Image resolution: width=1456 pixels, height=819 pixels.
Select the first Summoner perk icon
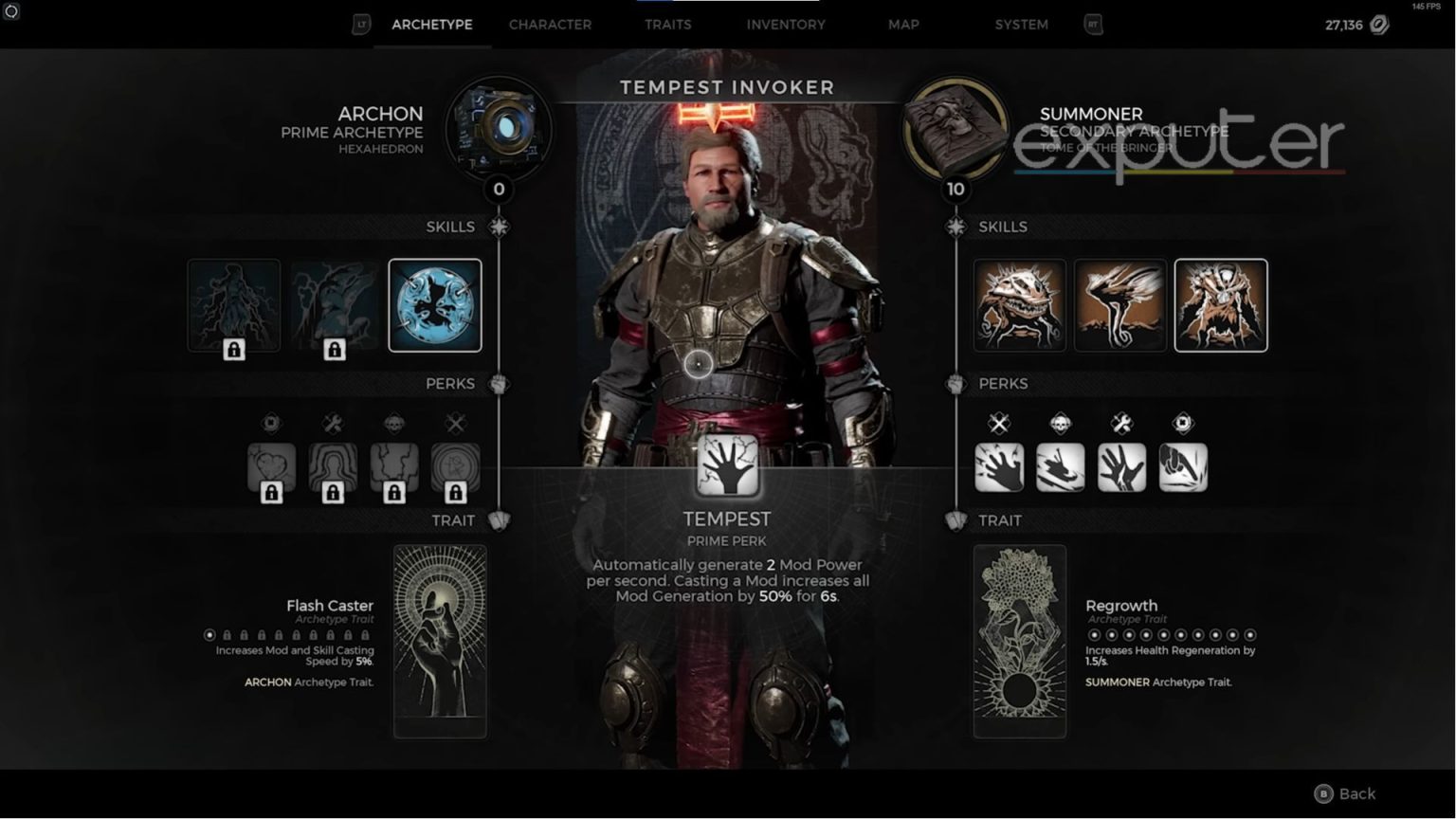[x=999, y=465]
